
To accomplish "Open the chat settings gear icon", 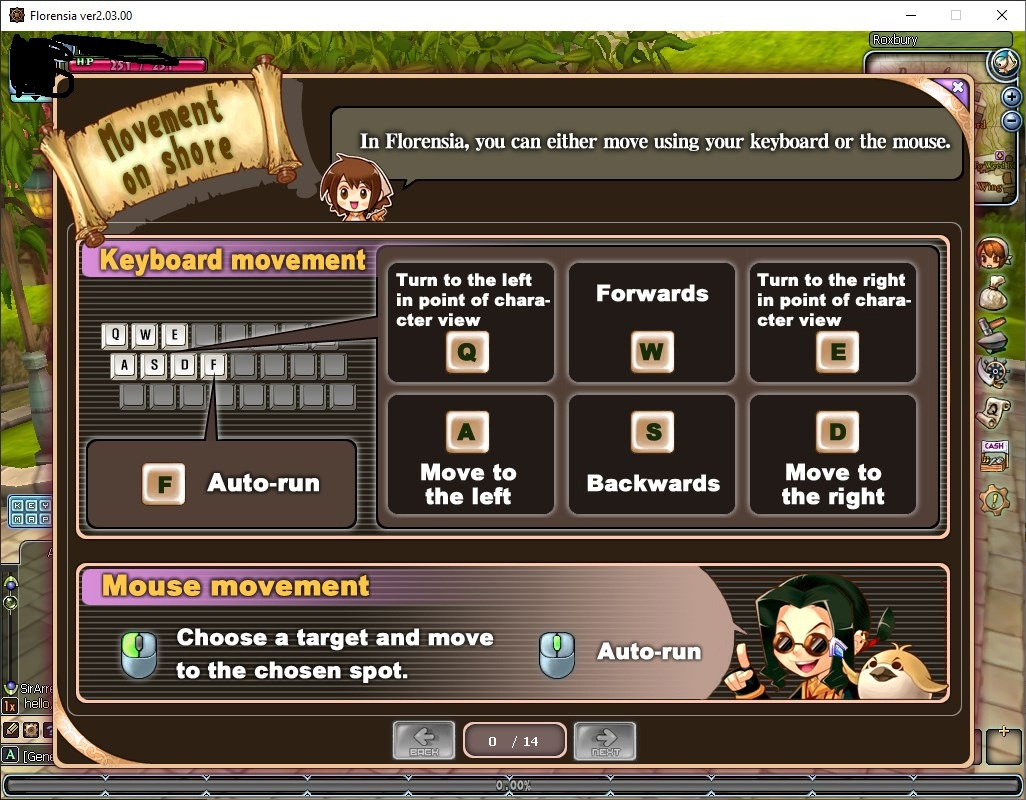I will click(x=30, y=730).
